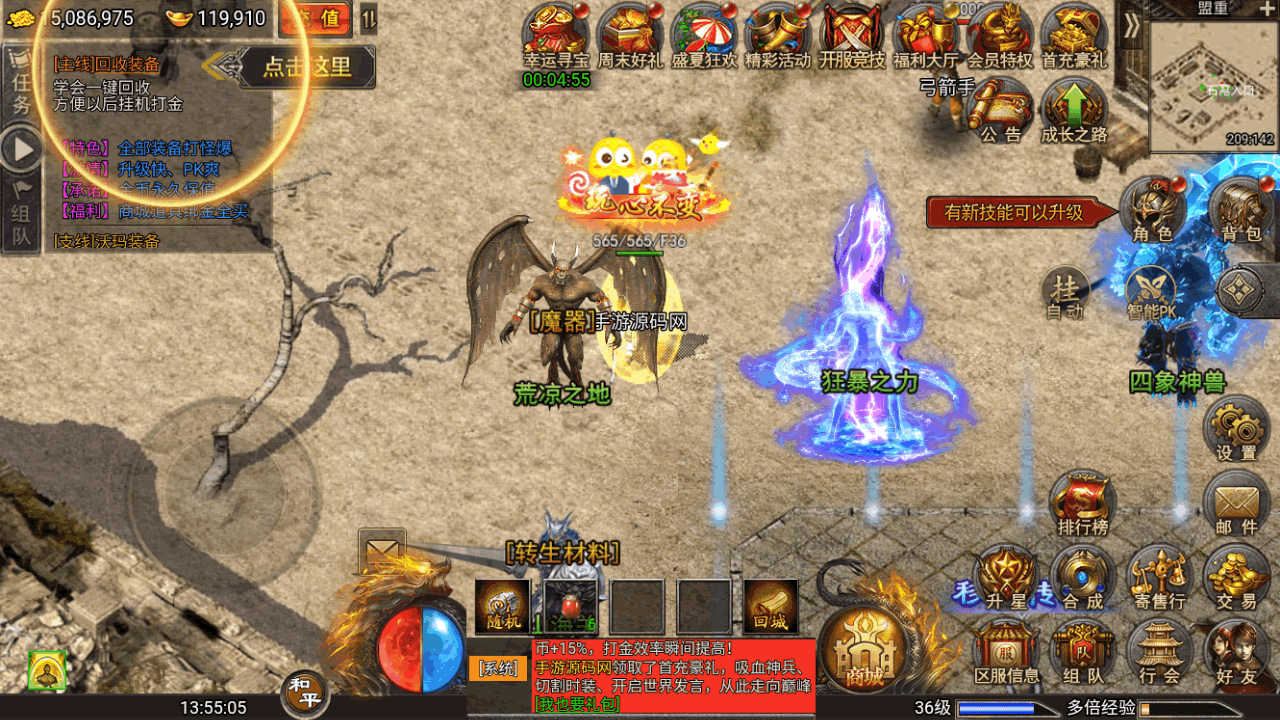Image resolution: width=1280 pixels, height=720 pixels.
Task: Open 成长之路 growth path icon
Action: [x=1074, y=108]
